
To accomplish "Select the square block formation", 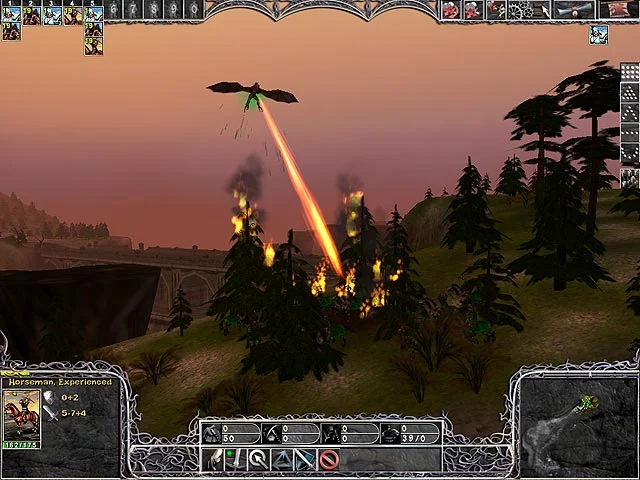I will (x=629, y=74).
